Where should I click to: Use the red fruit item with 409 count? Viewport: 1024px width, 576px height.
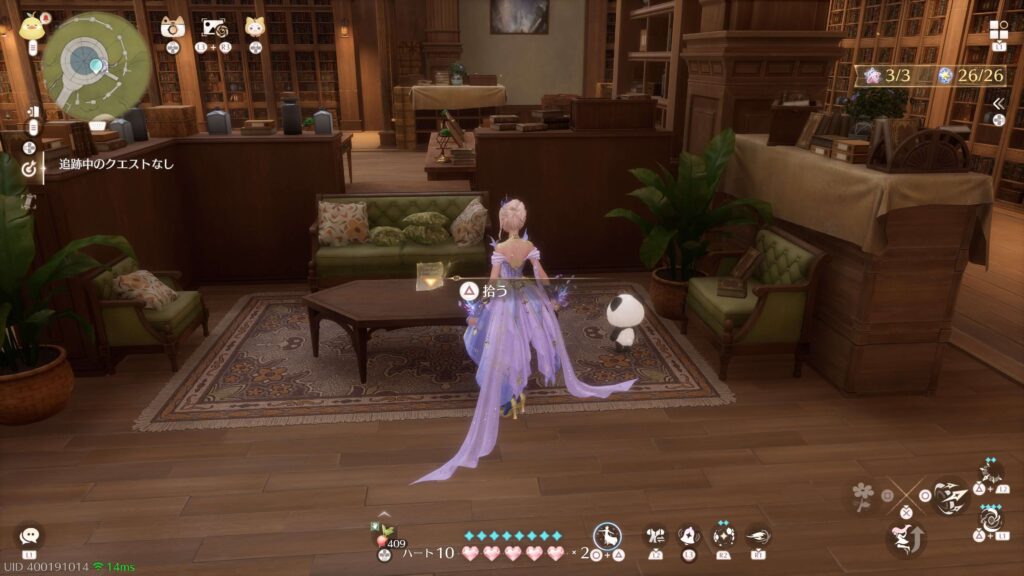click(x=383, y=541)
